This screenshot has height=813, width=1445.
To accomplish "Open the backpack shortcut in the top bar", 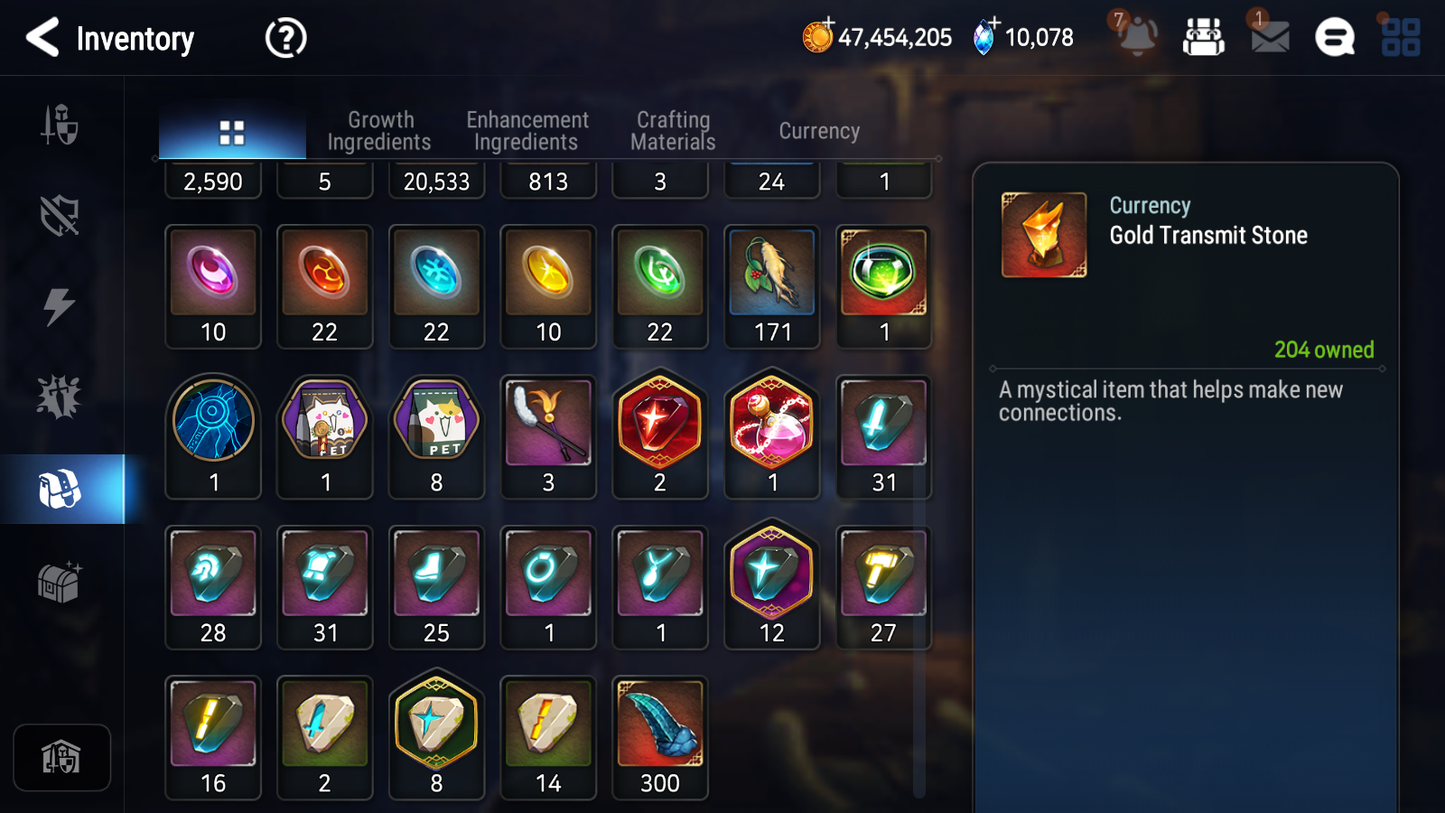I will coord(1203,36).
